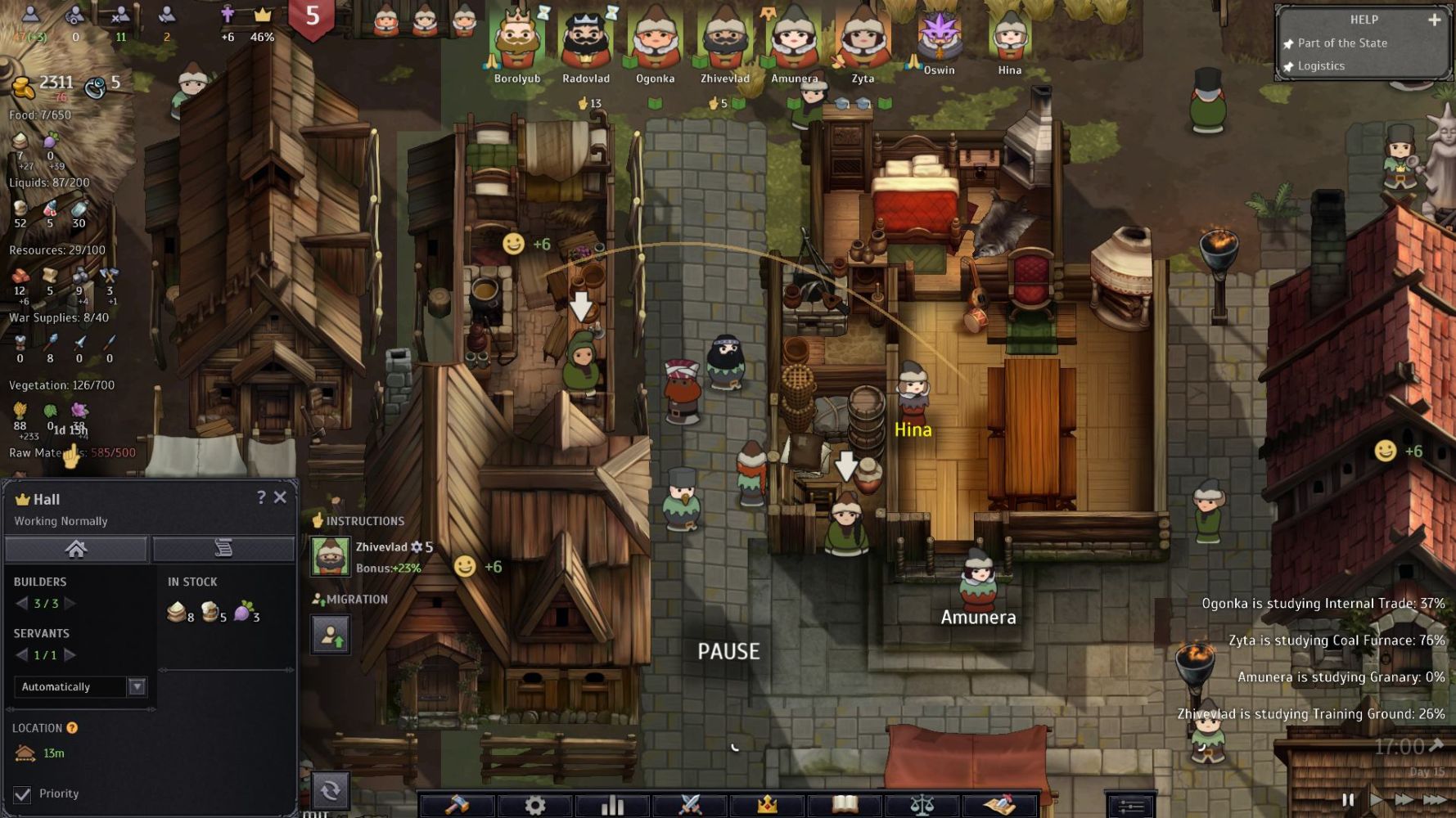Decrease builders with the left arrow
1456x818 pixels.
(x=22, y=604)
